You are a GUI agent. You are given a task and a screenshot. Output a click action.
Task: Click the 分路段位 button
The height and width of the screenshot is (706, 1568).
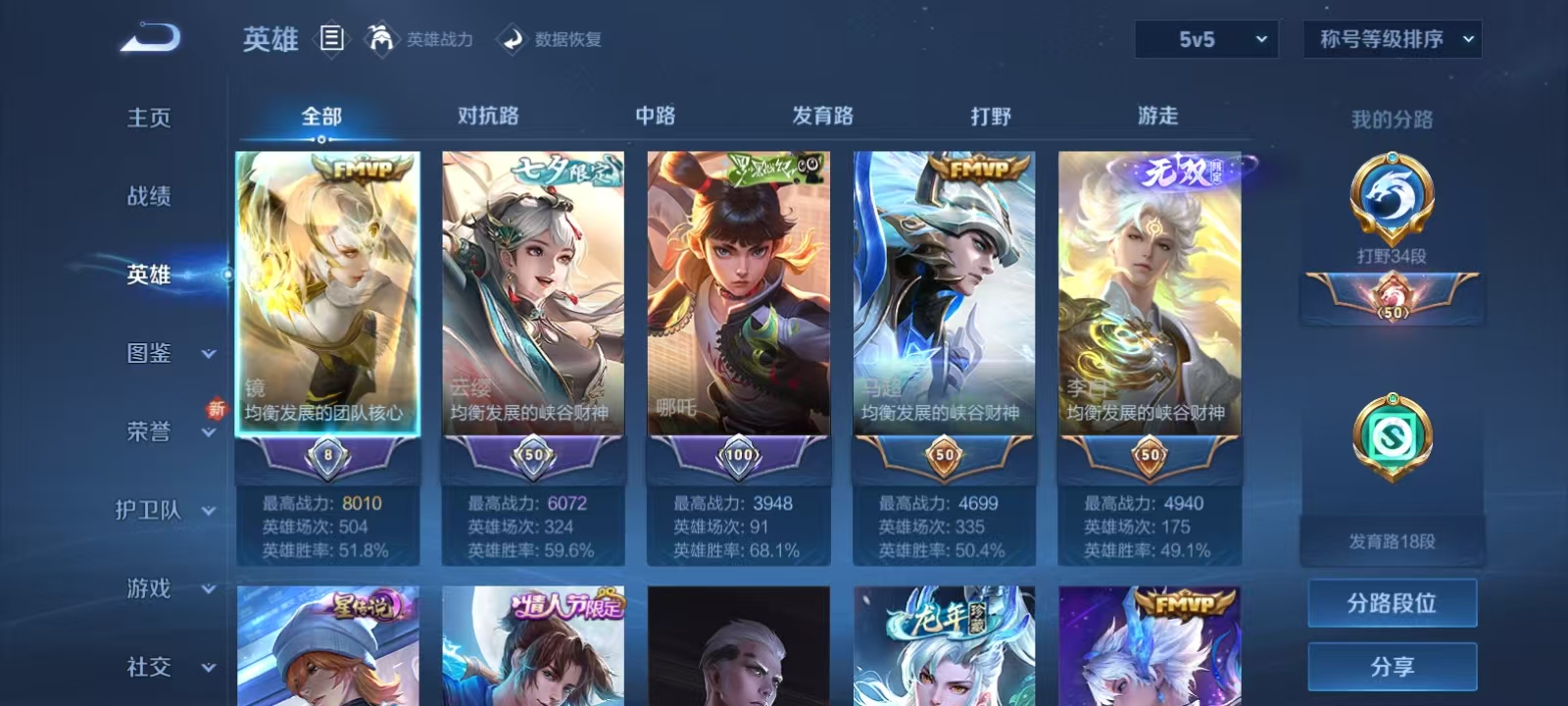(1392, 602)
